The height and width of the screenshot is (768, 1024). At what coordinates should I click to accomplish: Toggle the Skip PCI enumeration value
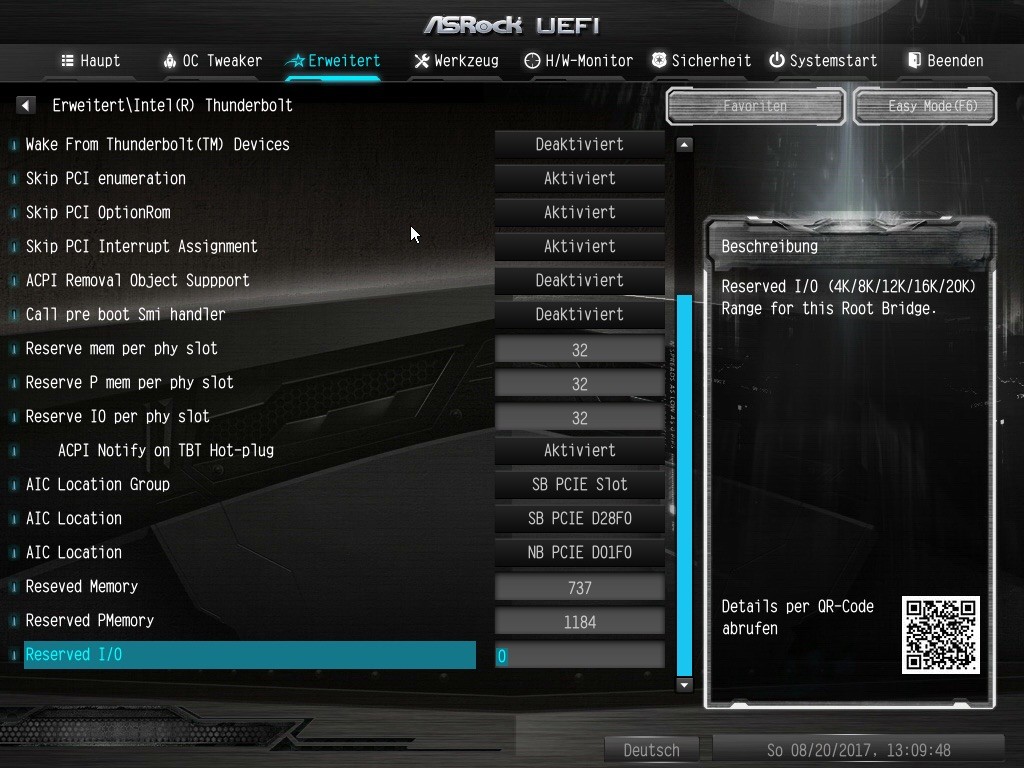[x=579, y=178]
